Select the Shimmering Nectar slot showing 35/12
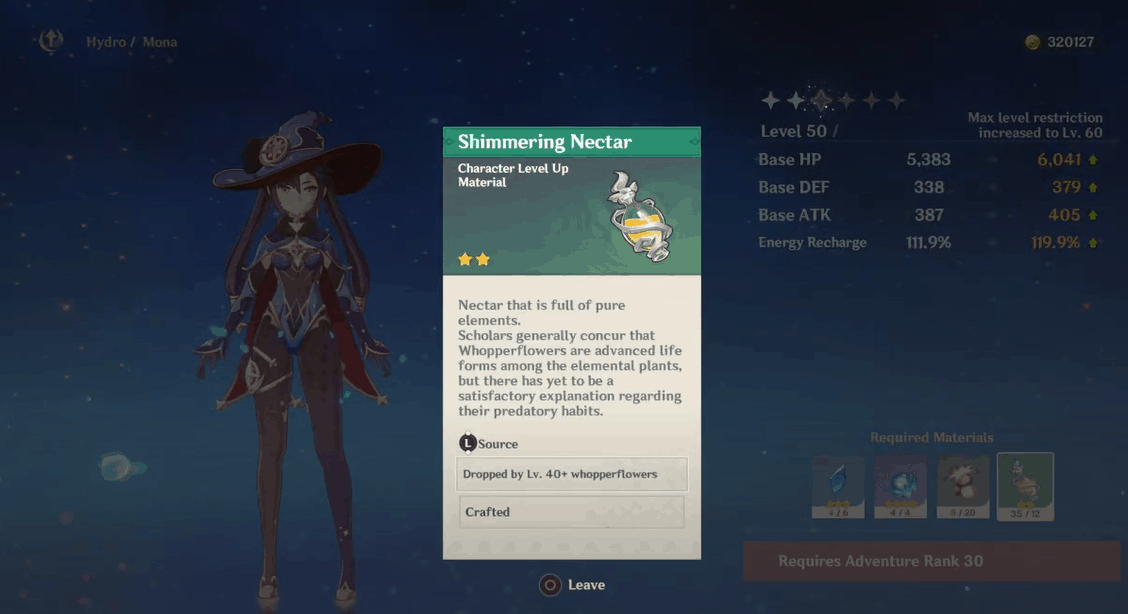1128x614 pixels. [1025, 486]
